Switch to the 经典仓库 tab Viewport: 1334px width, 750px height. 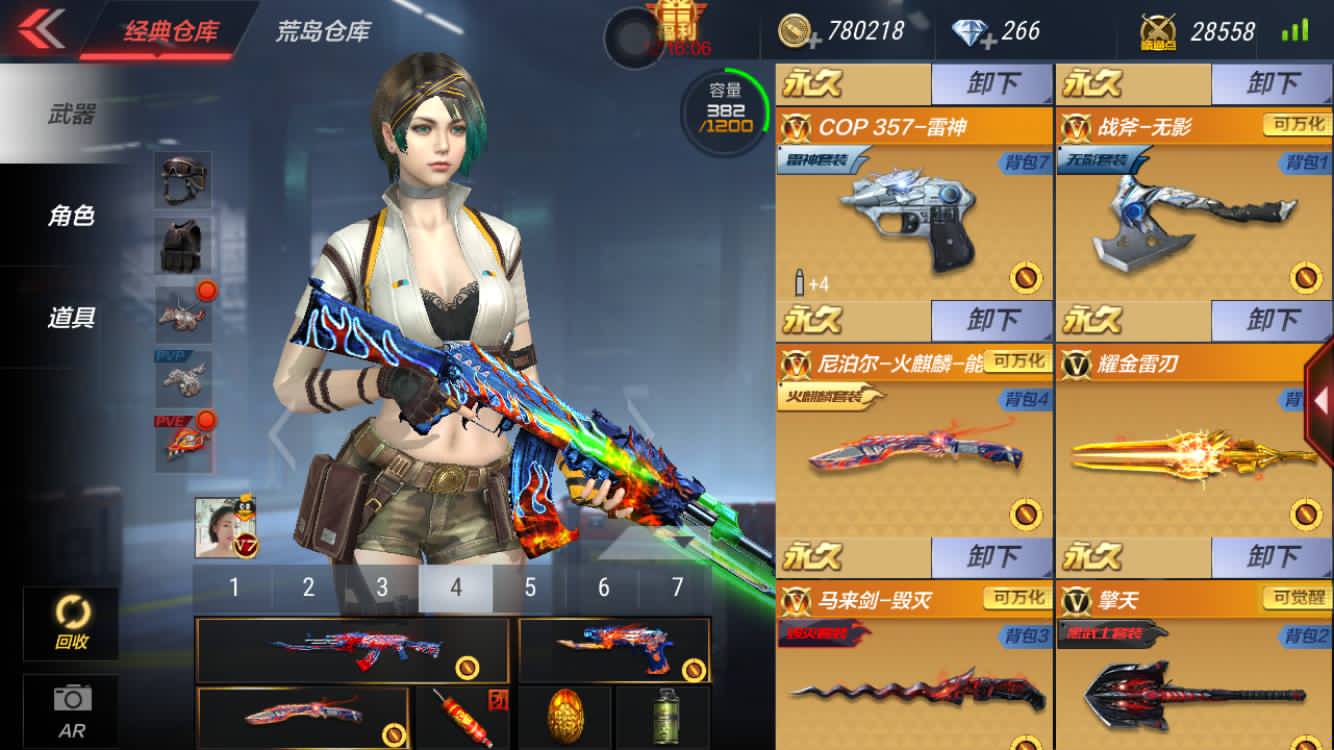coord(170,30)
